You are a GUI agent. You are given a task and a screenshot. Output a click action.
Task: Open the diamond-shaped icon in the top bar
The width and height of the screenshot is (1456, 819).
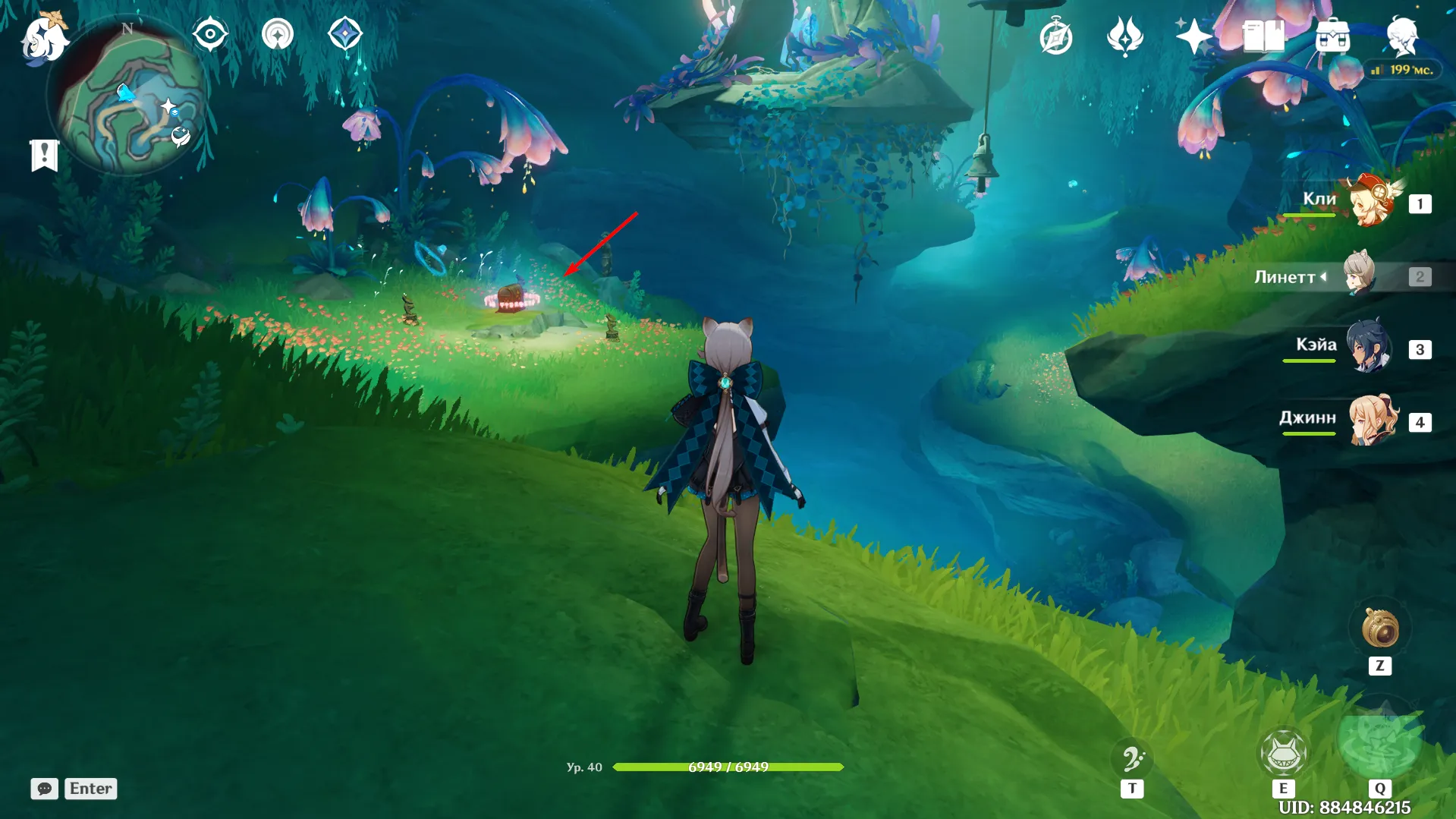345,35
